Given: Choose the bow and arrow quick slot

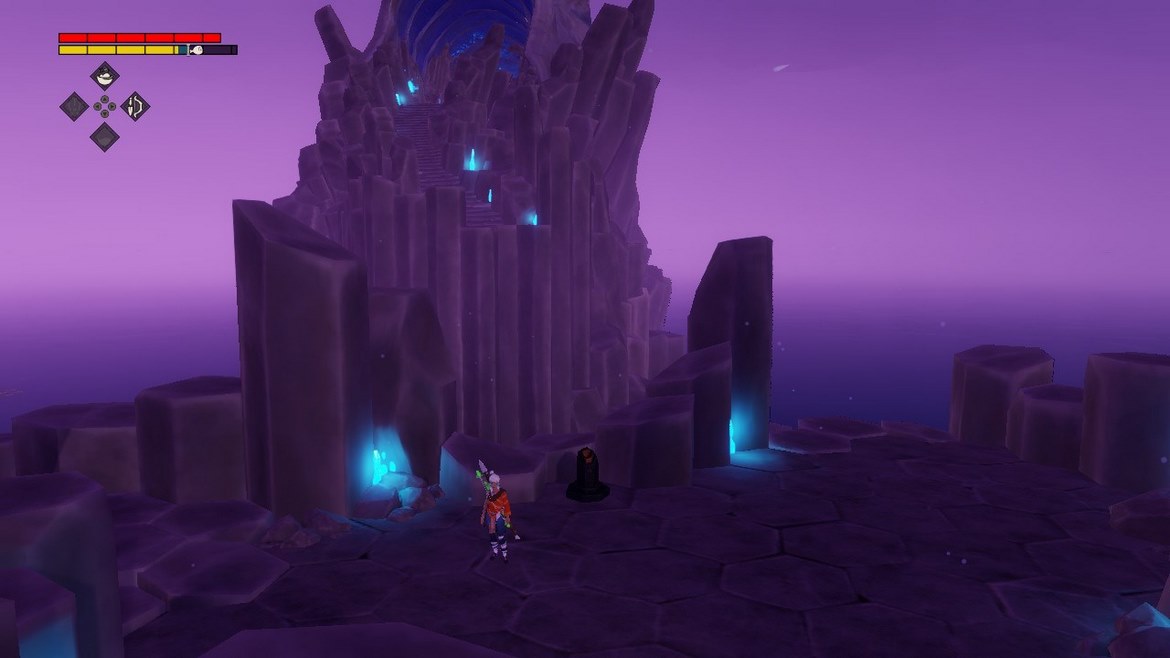Looking at the screenshot, I should 135,106.
